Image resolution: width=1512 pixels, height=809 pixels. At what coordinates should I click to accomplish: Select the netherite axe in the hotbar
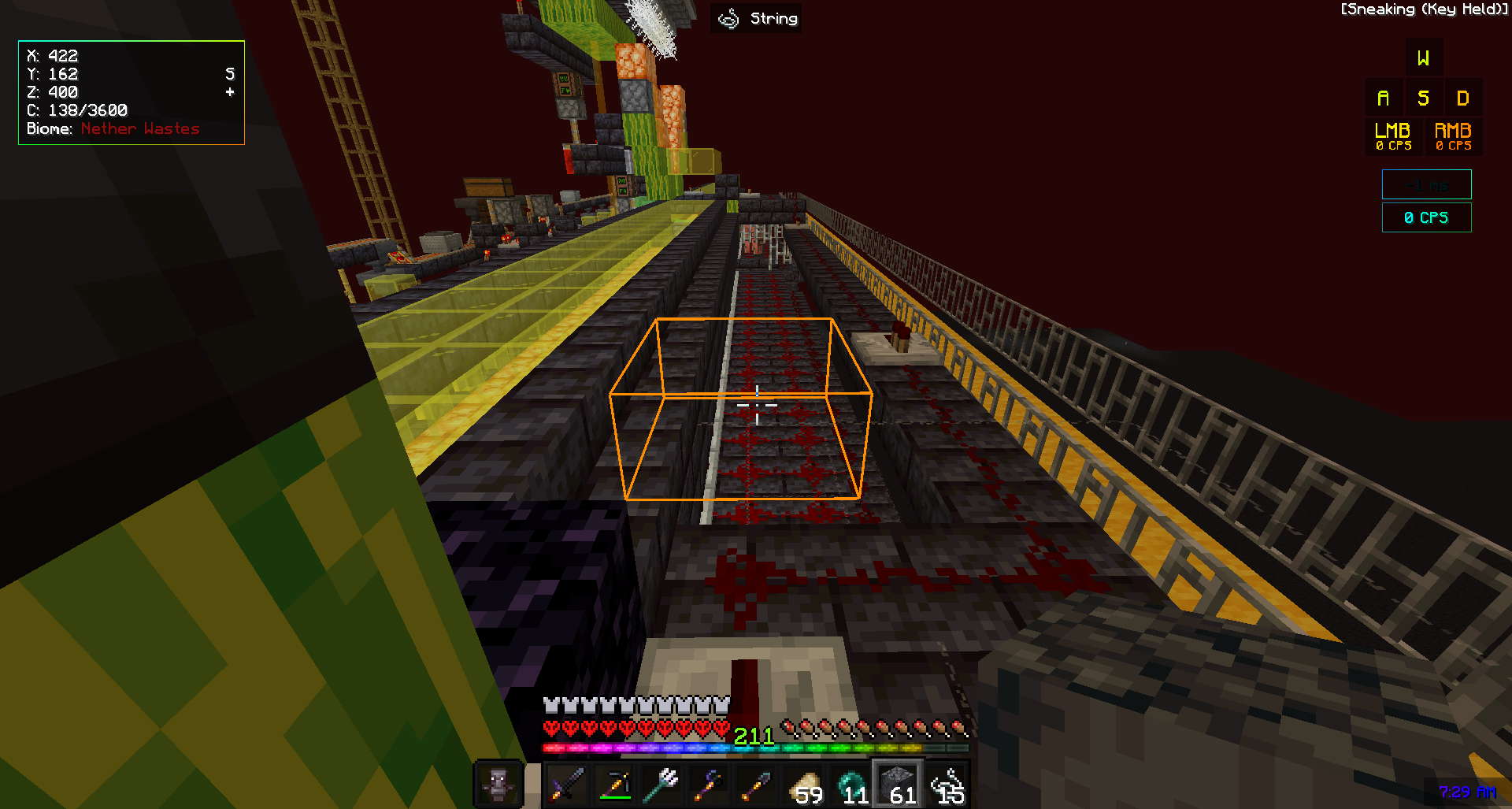pyautogui.click(x=710, y=782)
